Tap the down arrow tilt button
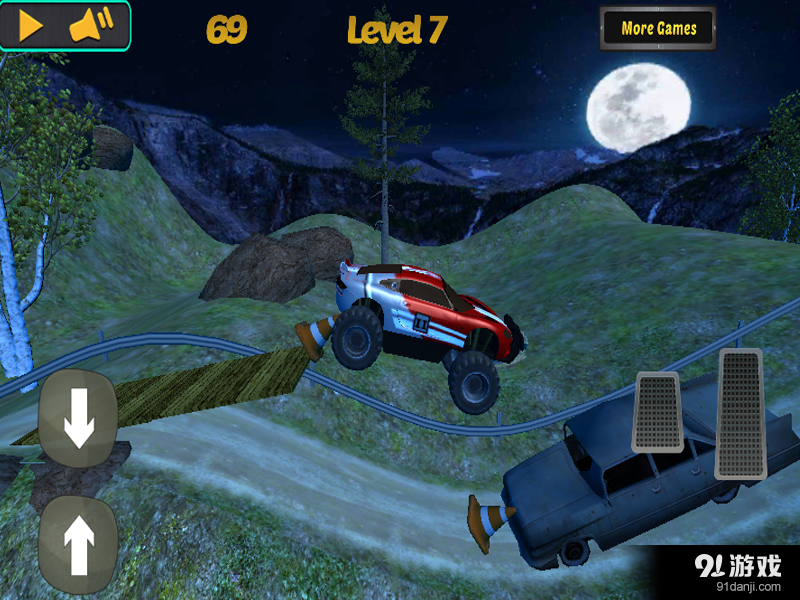The width and height of the screenshot is (800, 600). pyautogui.click(x=78, y=419)
